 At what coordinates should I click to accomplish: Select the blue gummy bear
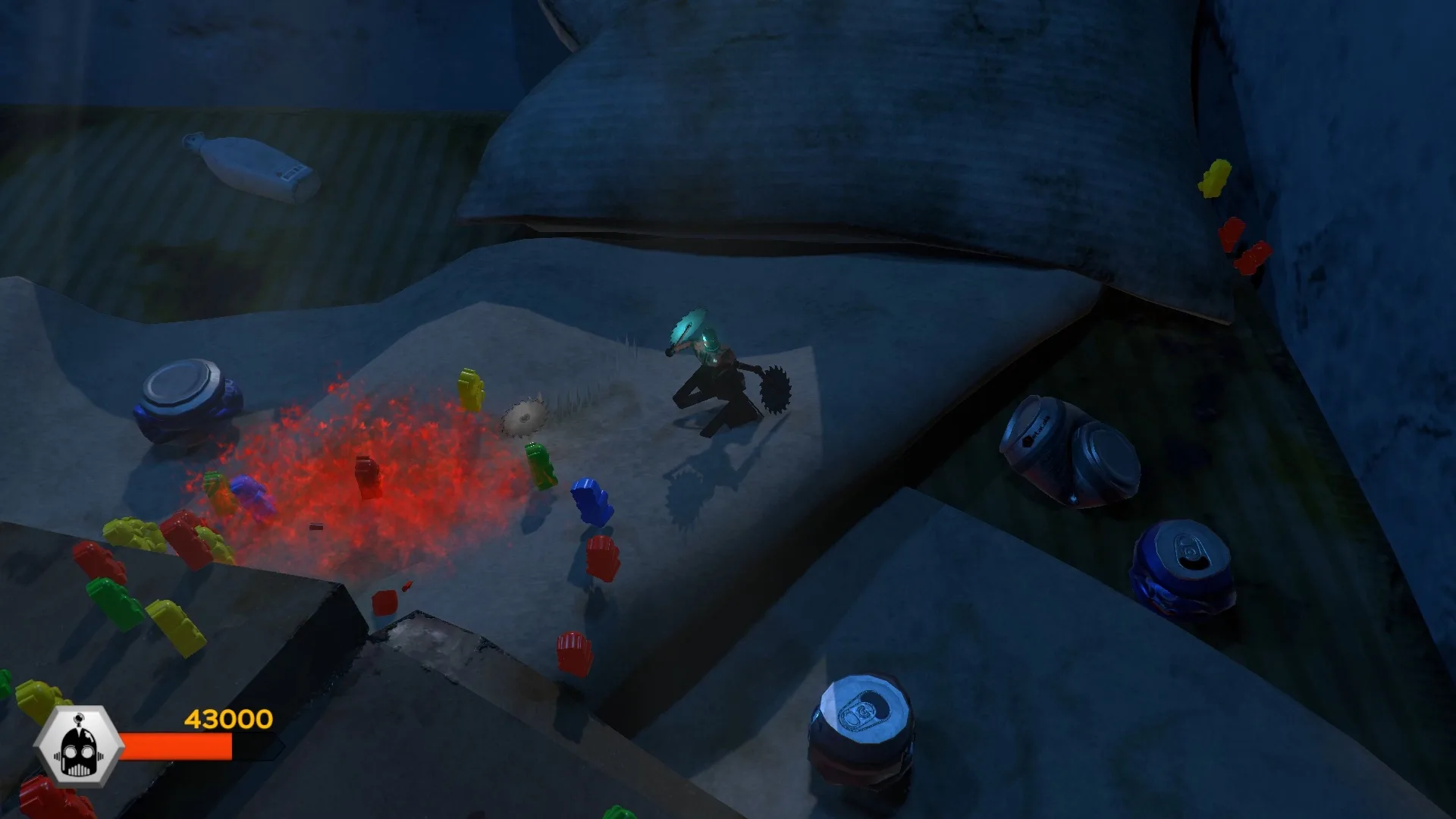[590, 500]
